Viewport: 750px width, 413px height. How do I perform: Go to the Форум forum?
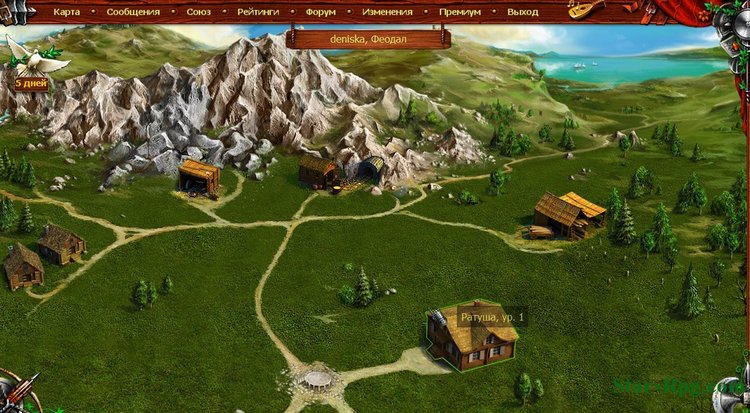point(322,12)
